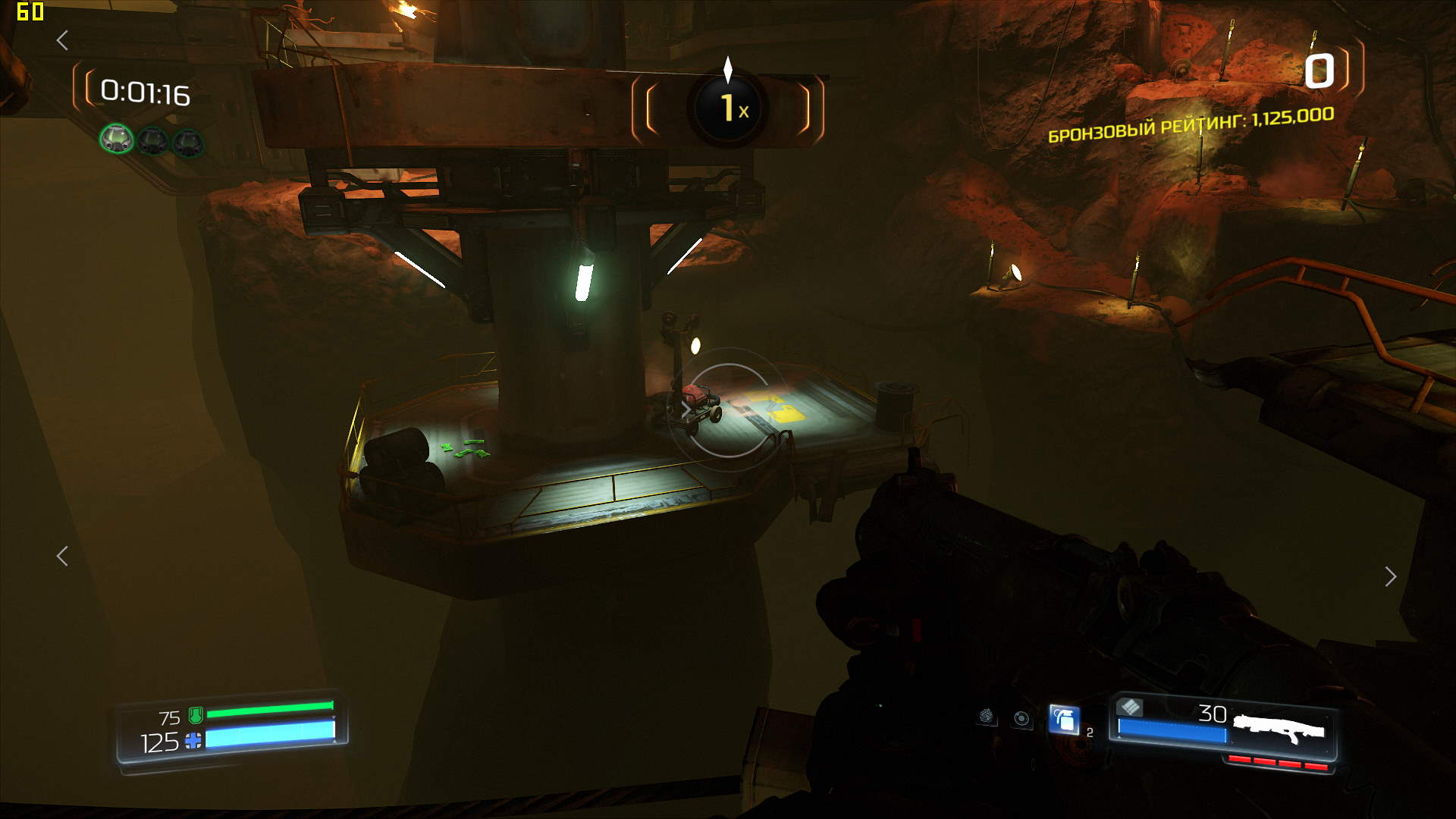Select the shotgun weapon silhouette
This screenshot has width=1456, height=819.
tap(1279, 728)
